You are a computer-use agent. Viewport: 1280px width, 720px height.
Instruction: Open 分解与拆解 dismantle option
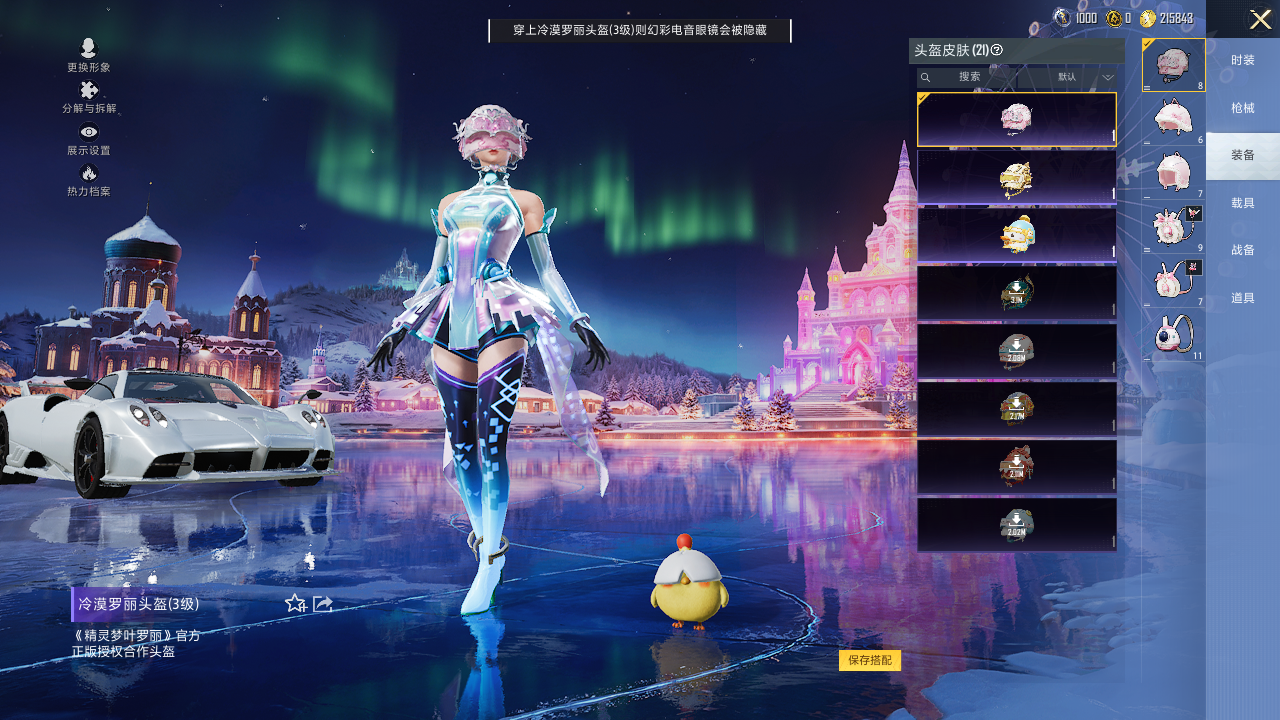pyautogui.click(x=89, y=97)
